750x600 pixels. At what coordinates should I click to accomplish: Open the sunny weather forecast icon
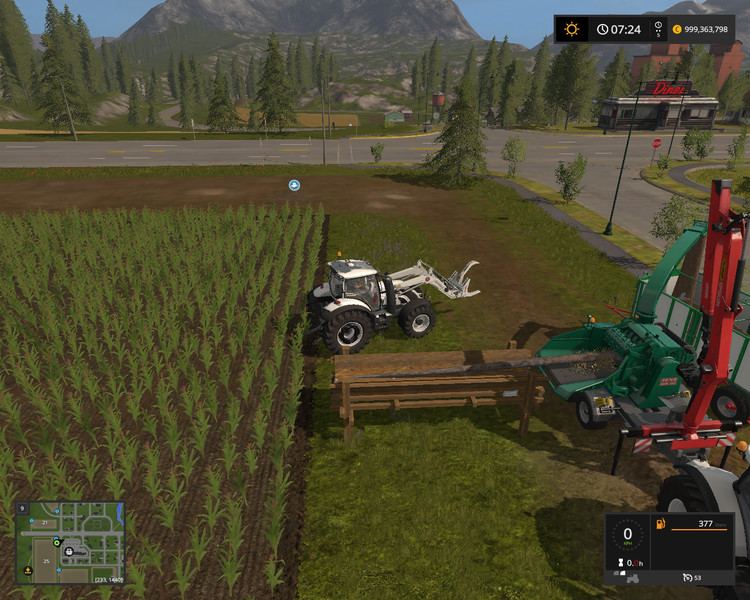tap(572, 29)
